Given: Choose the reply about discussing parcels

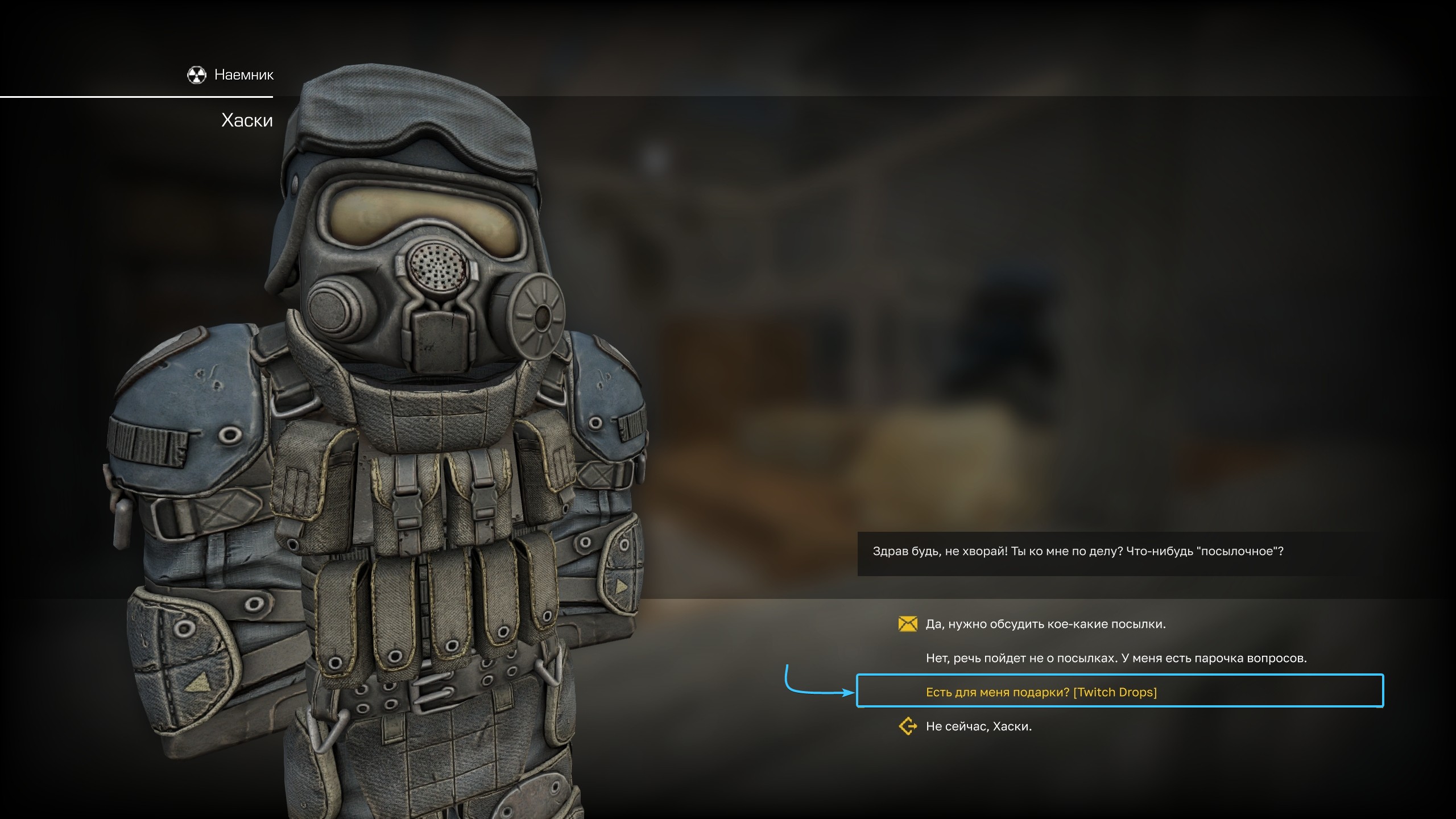Looking at the screenshot, I should (1045, 624).
